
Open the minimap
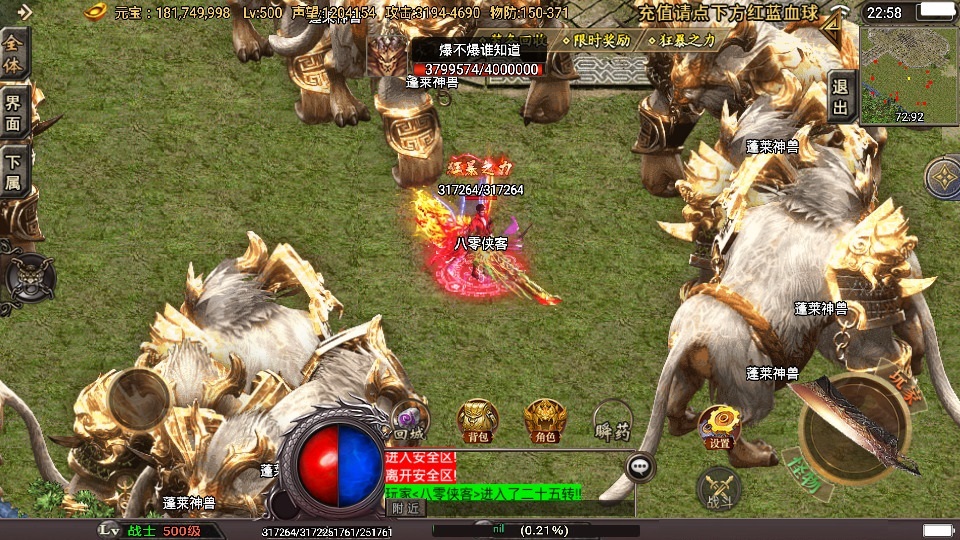point(908,73)
